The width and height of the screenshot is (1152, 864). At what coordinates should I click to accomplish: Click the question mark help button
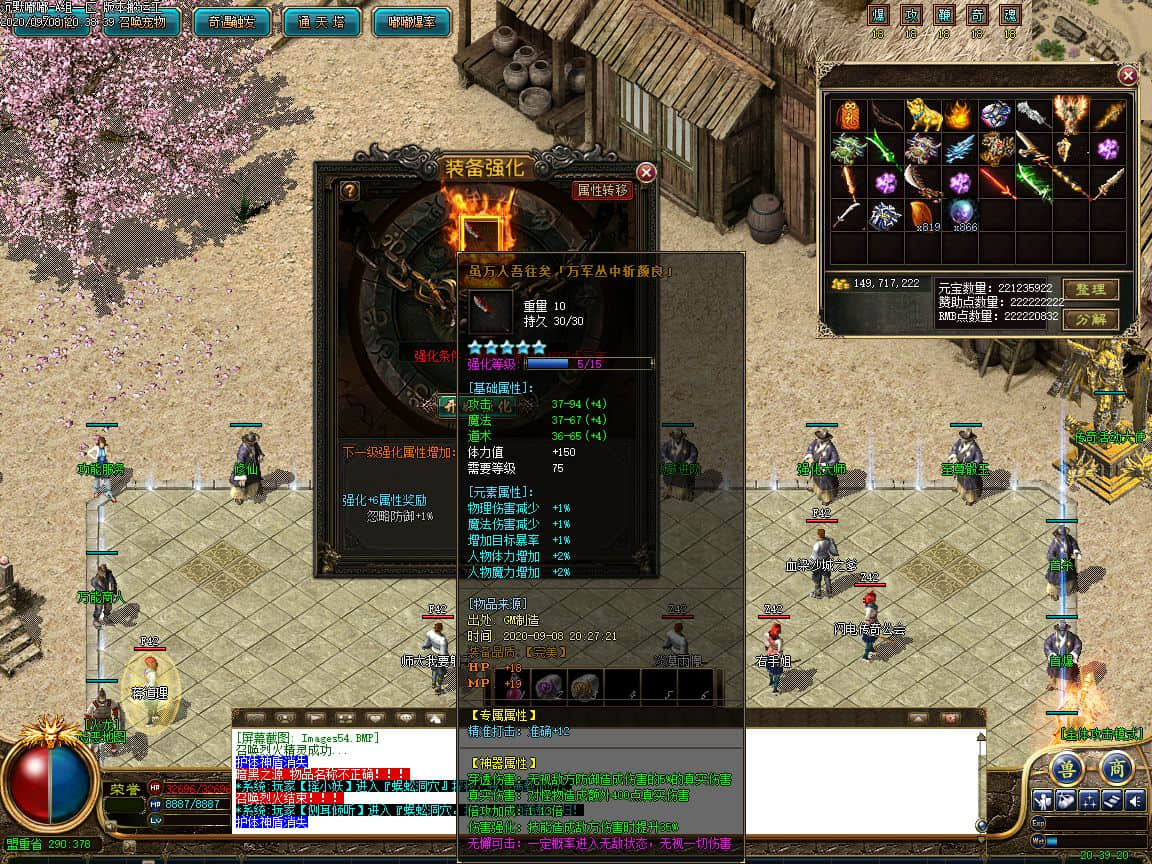click(349, 190)
